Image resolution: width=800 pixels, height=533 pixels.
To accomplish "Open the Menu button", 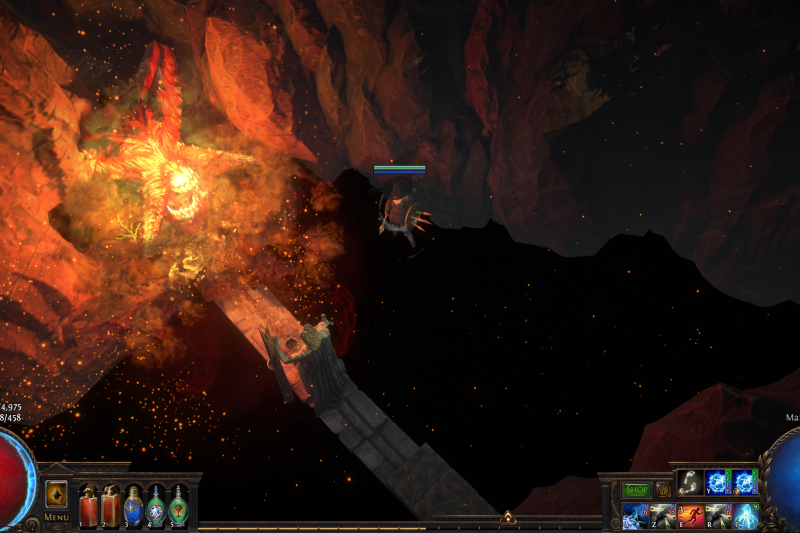I will (x=56, y=517).
